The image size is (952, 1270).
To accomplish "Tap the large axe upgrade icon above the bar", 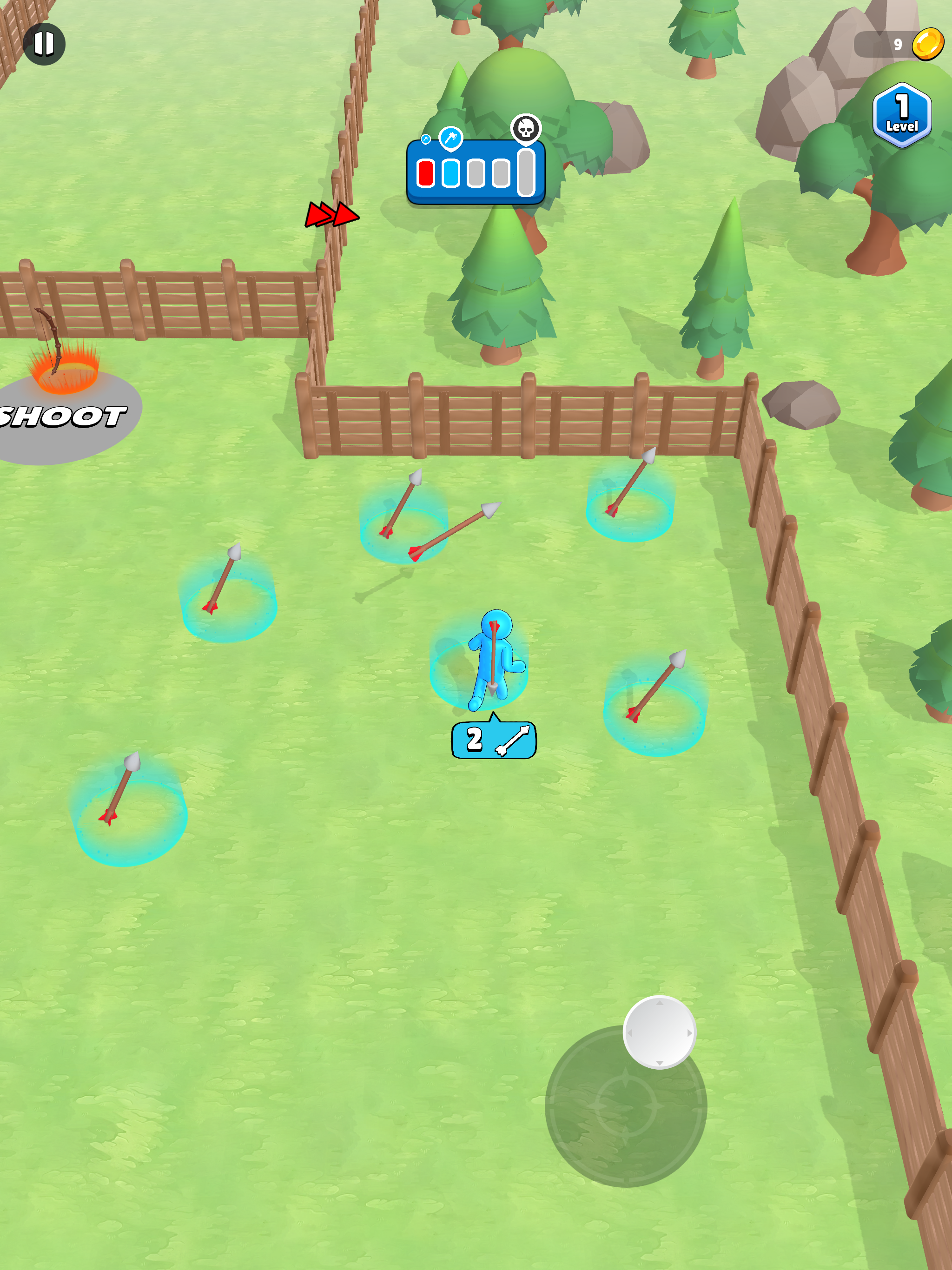I will click(451, 137).
